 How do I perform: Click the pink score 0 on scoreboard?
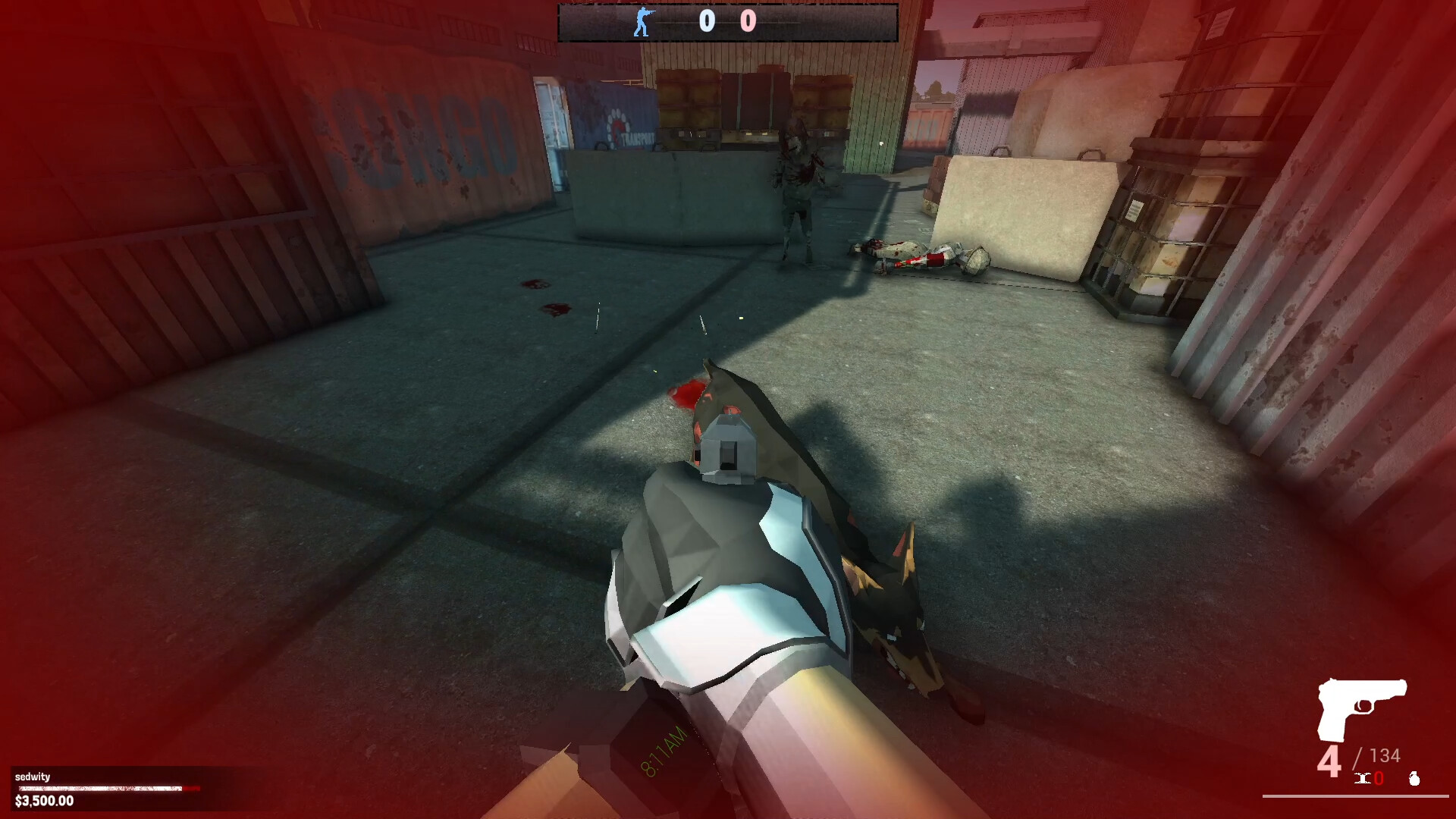[x=748, y=20]
